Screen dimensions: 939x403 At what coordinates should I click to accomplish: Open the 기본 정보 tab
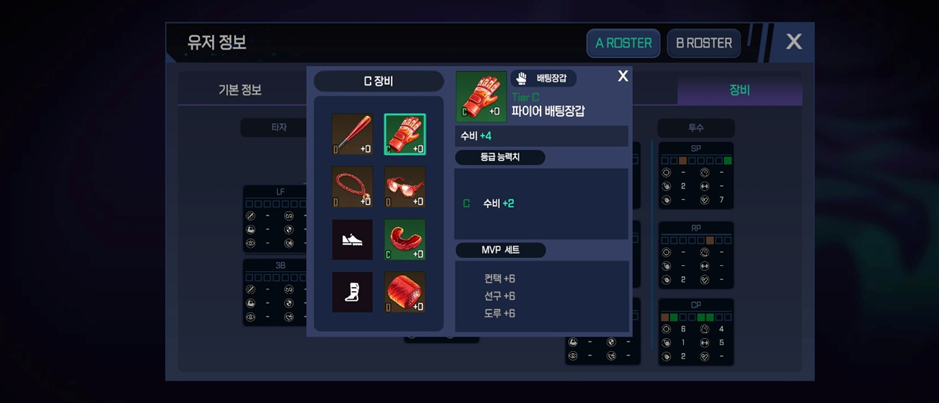240,90
